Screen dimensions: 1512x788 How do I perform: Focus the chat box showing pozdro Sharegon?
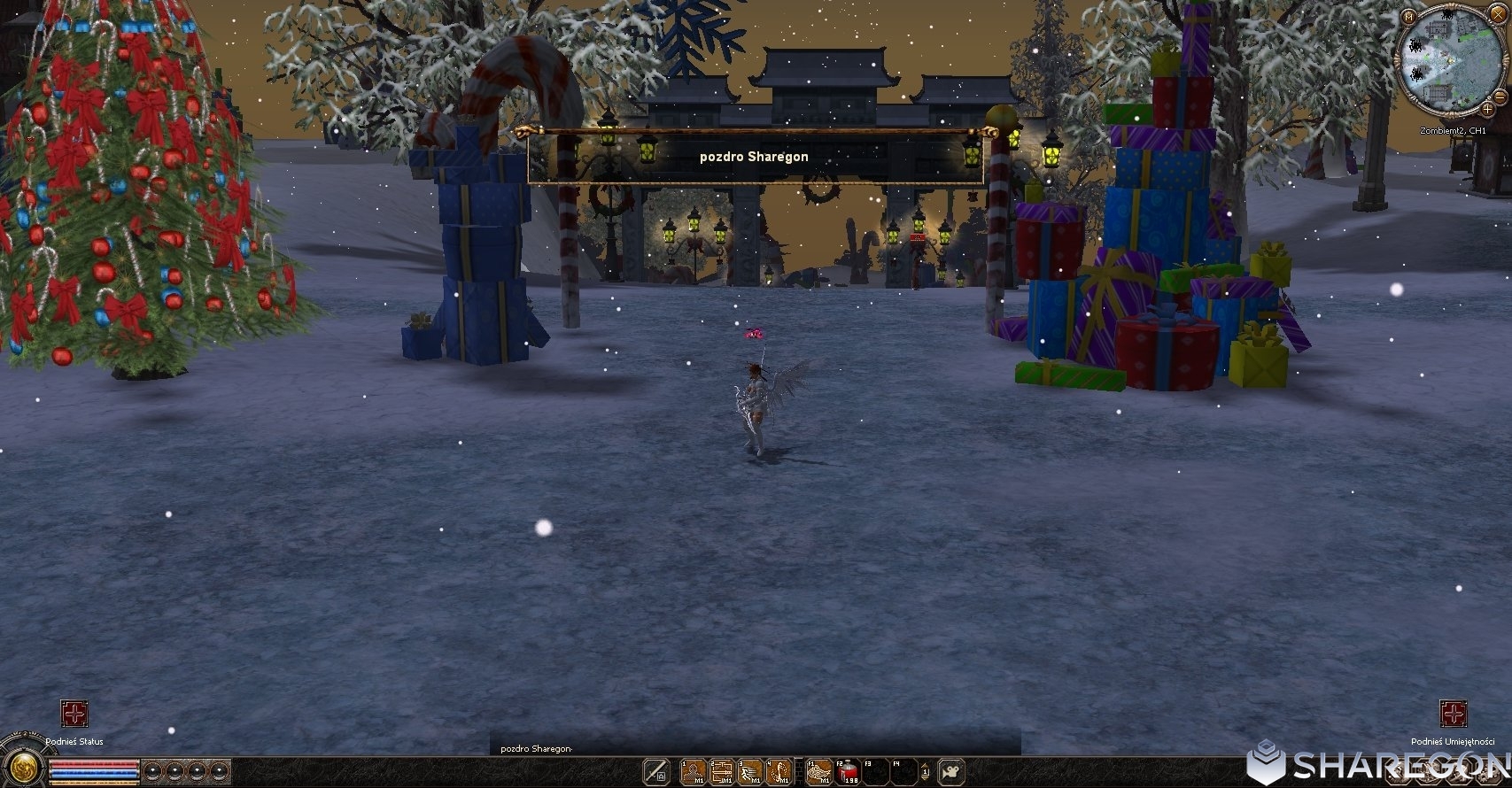(755, 748)
